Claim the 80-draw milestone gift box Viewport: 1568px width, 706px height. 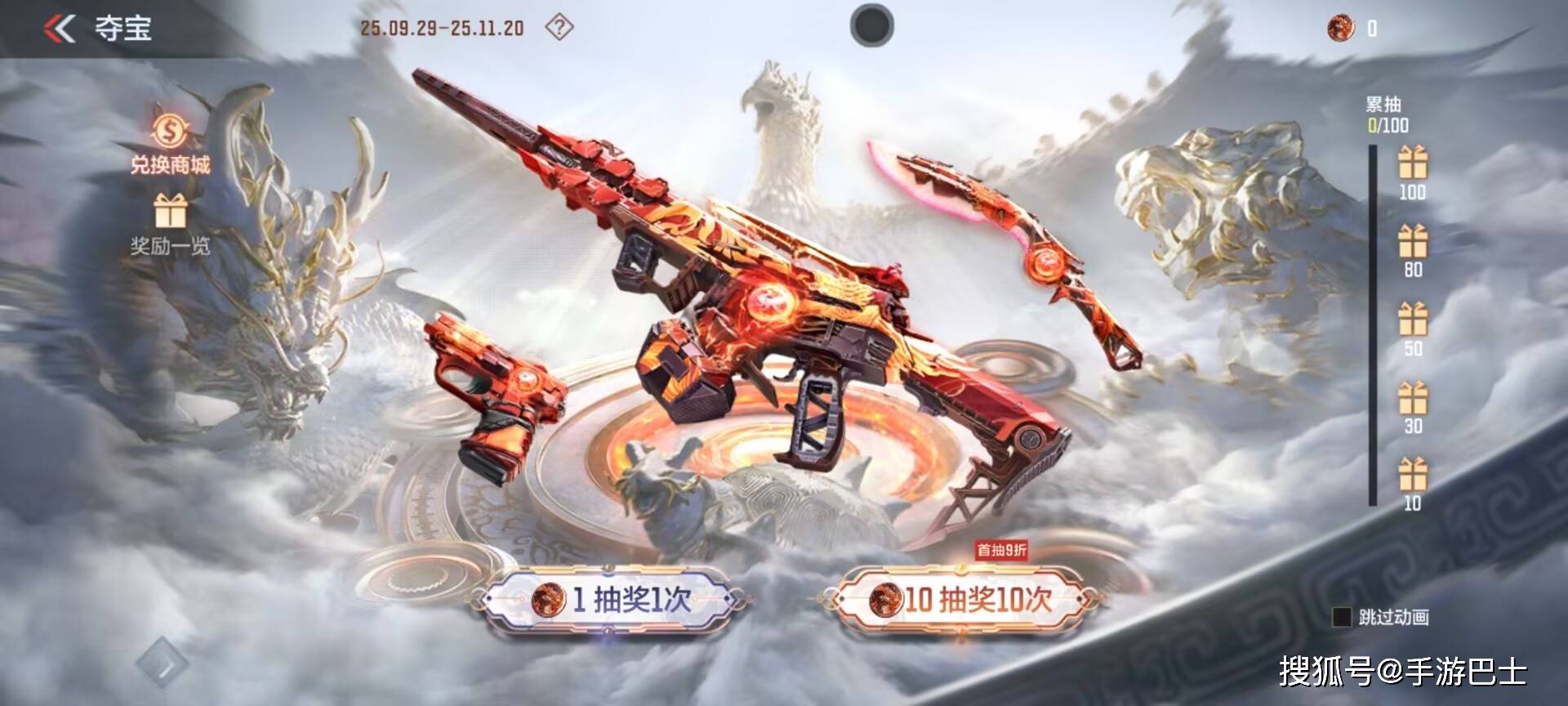click(x=1412, y=241)
